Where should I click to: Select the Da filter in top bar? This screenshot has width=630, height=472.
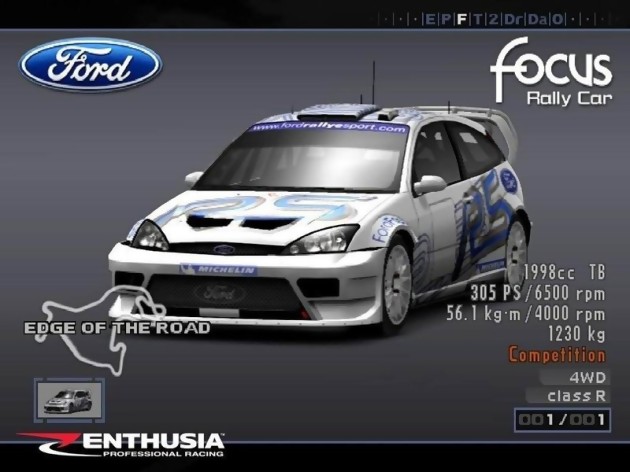(534, 19)
